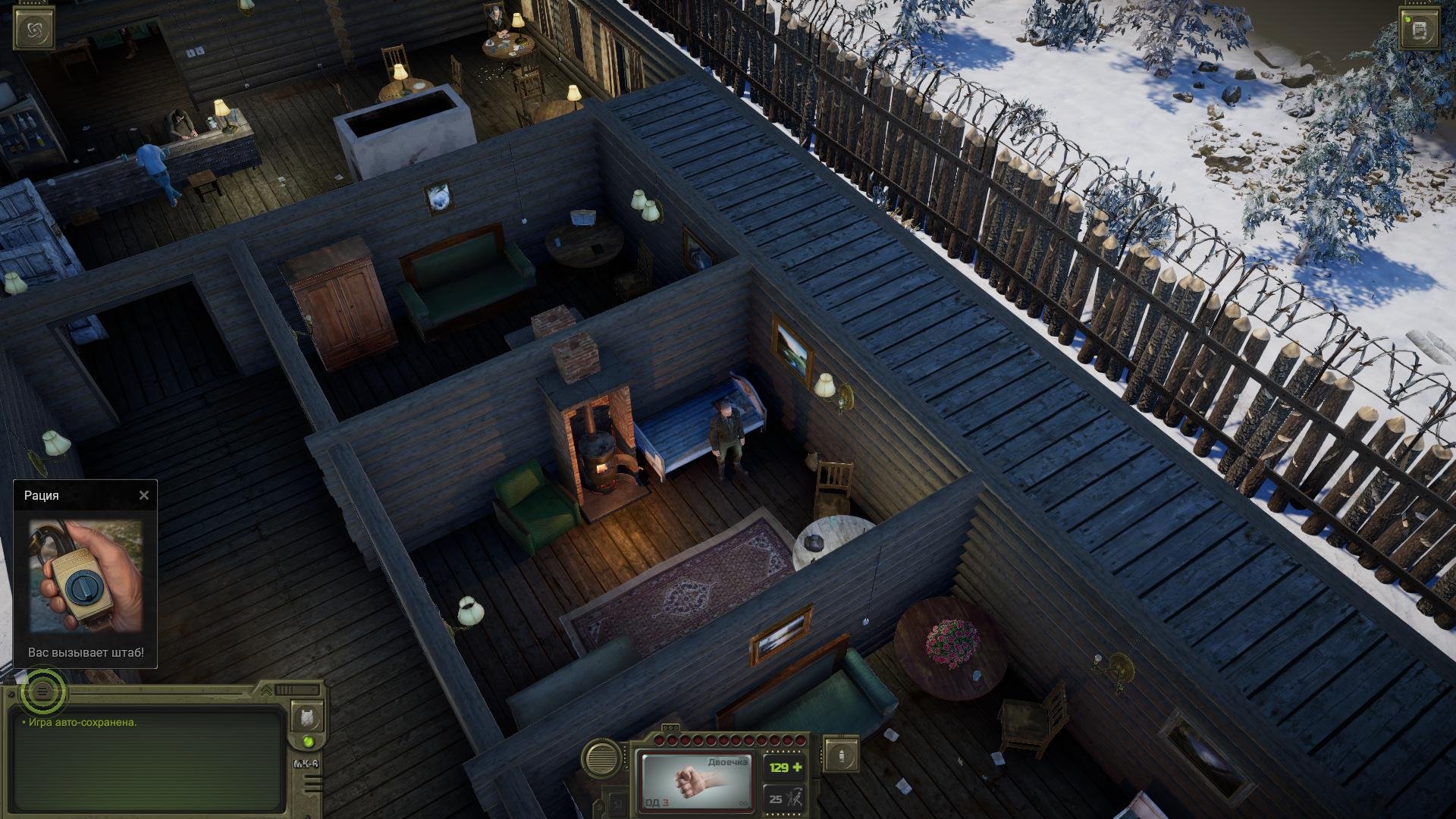Open the bullet ammo button

841,755
